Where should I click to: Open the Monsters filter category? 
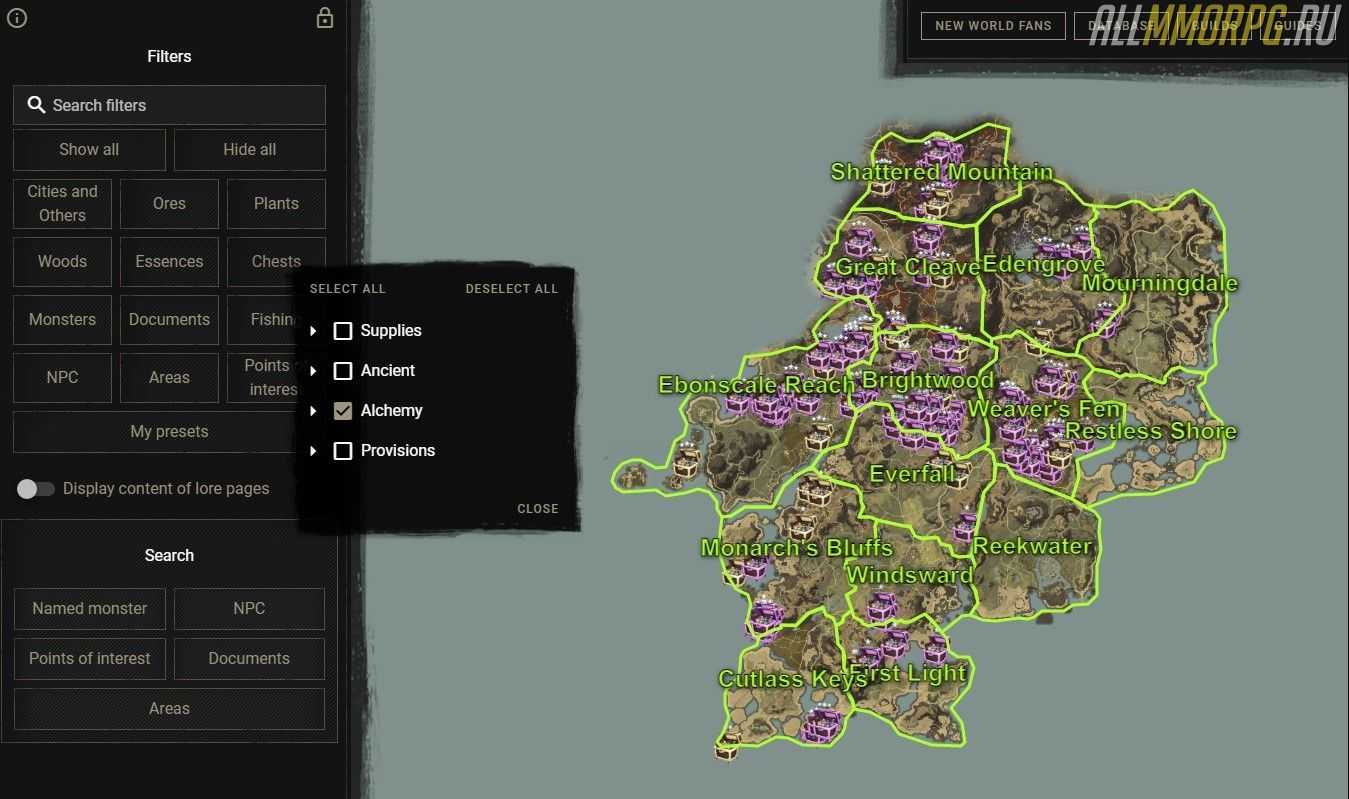[62, 319]
